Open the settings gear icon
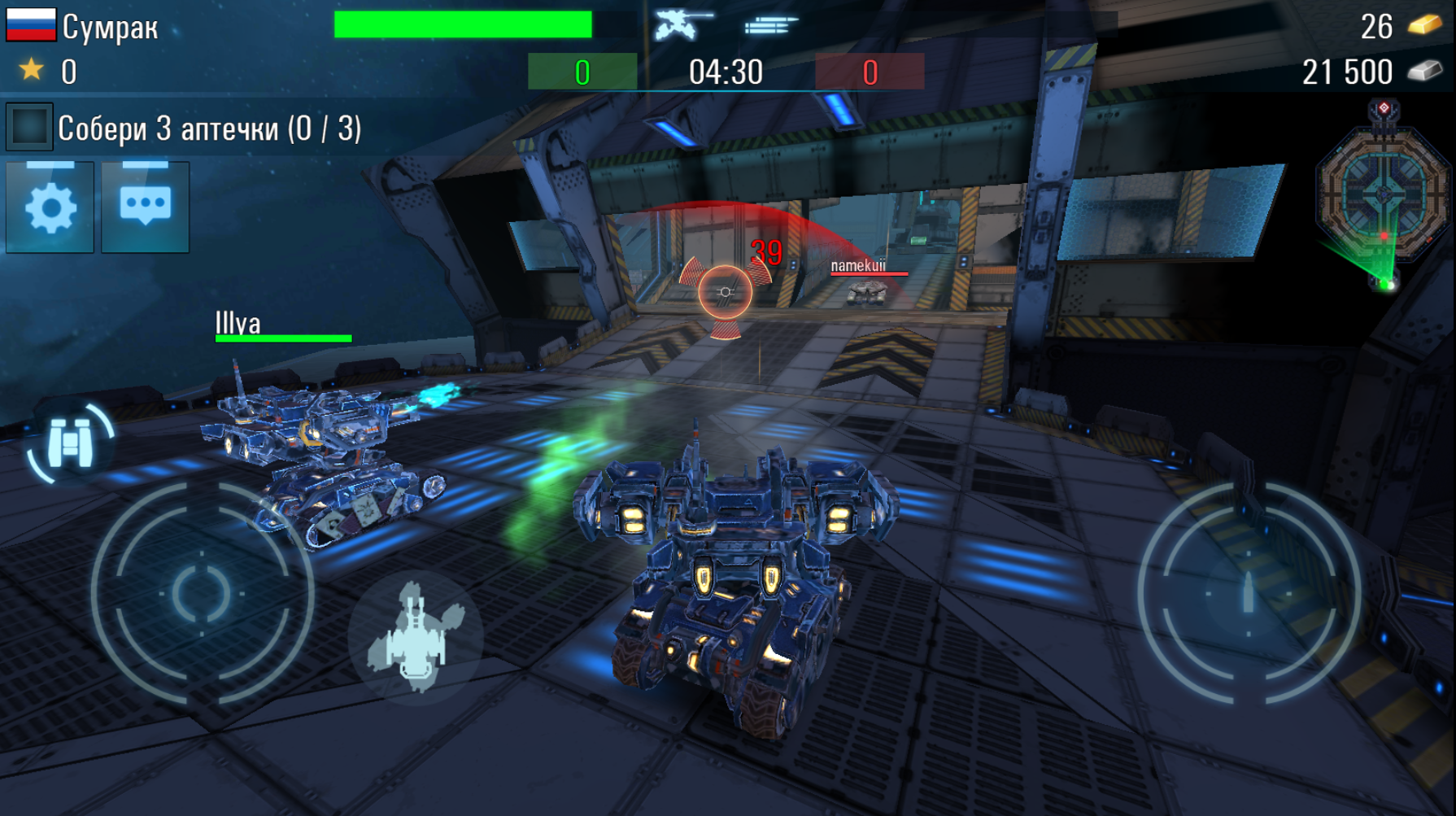 (49, 205)
